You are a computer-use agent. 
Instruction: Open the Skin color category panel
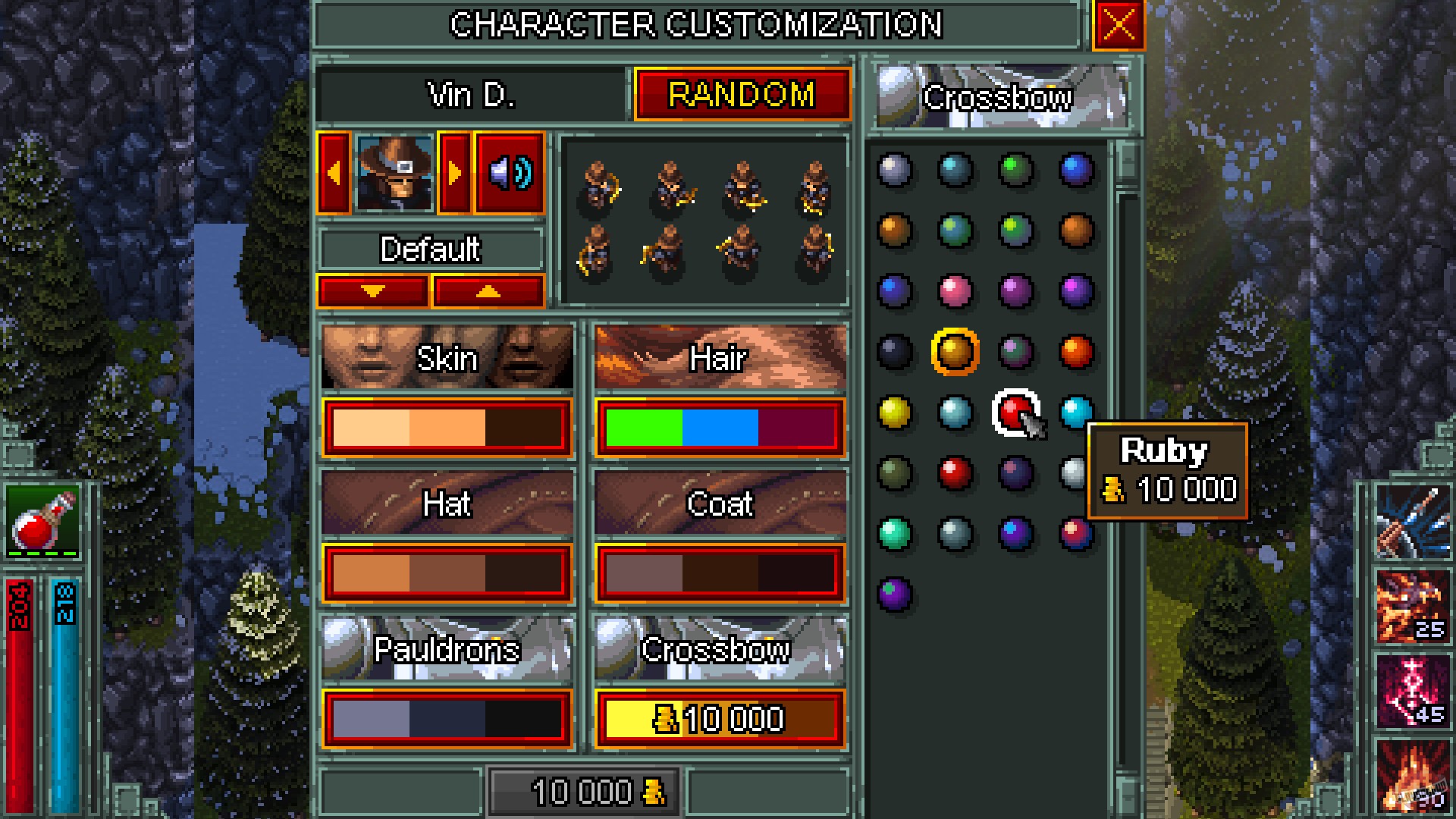[447, 358]
